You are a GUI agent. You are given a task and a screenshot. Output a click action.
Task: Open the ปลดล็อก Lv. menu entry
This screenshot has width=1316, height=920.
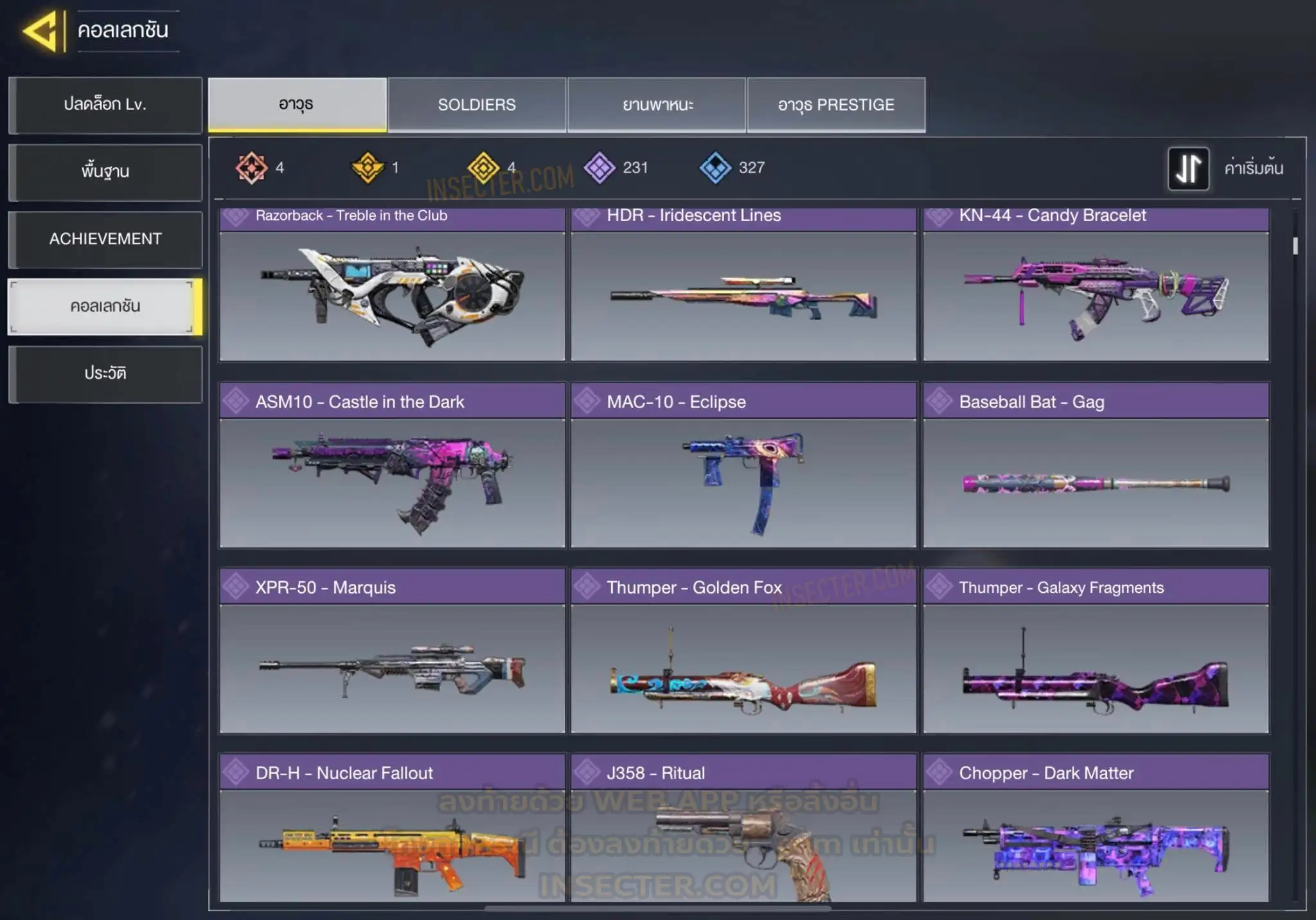coord(105,105)
